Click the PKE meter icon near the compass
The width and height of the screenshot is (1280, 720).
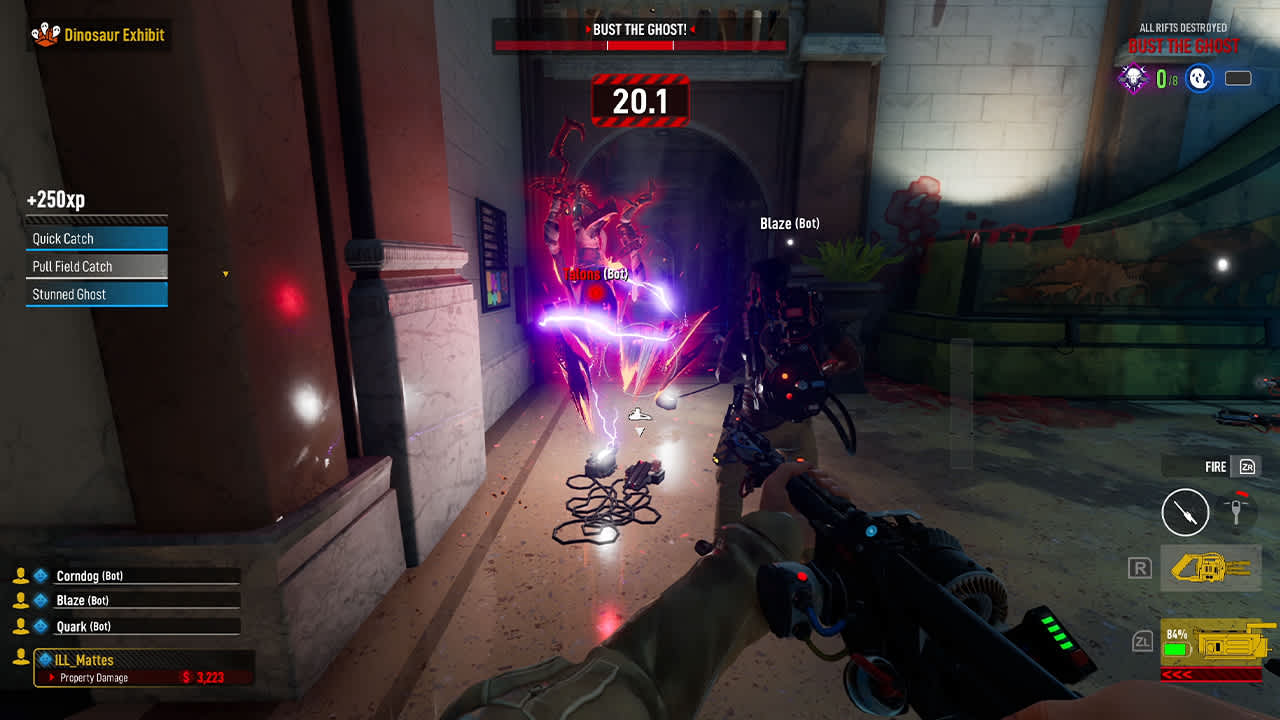click(x=1238, y=512)
